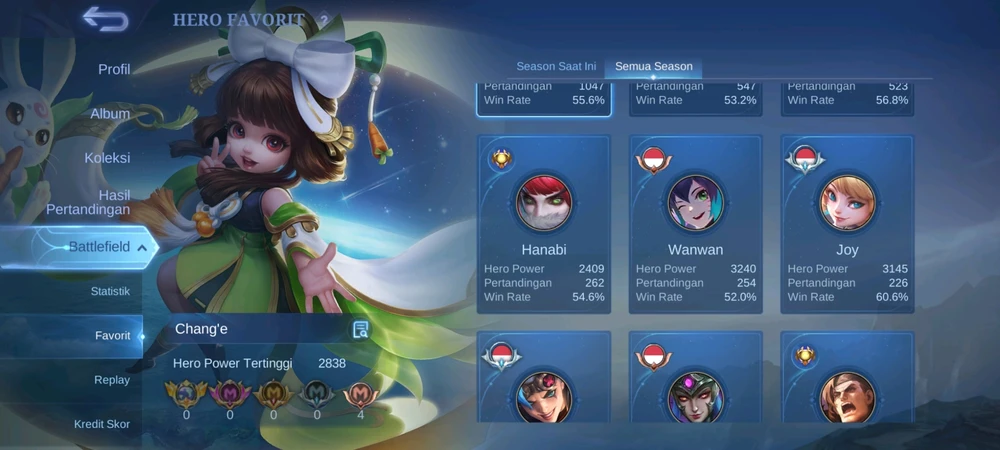The image size is (1000, 450).
Task: Click the help icon next to Hero Favorit
Action: coord(324,21)
